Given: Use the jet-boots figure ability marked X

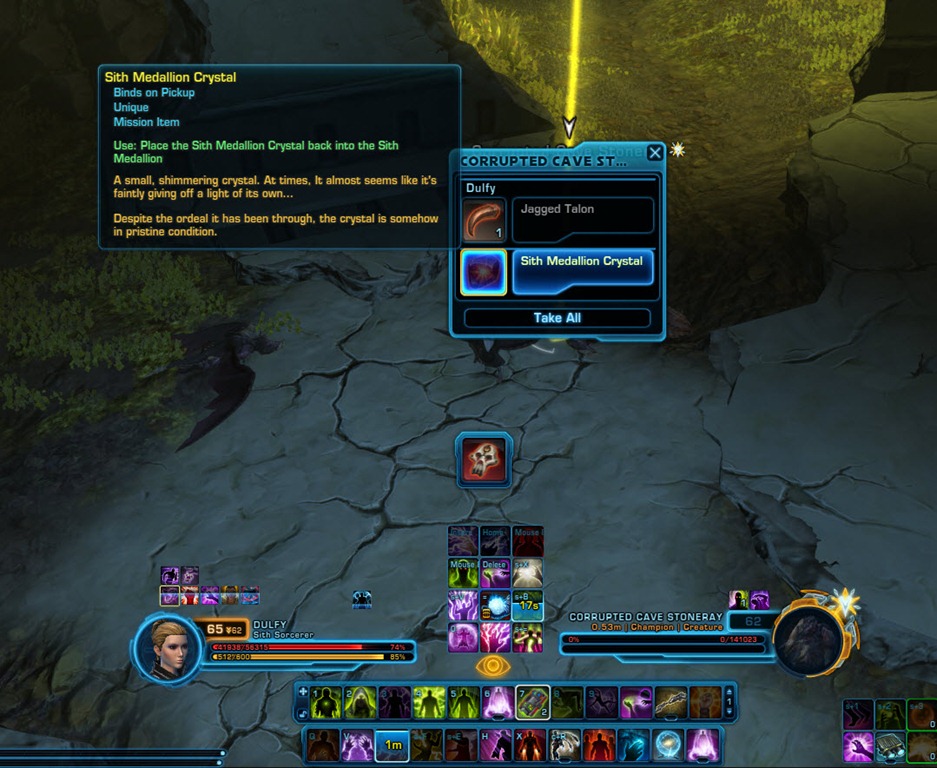Looking at the screenshot, I should pos(530,745).
